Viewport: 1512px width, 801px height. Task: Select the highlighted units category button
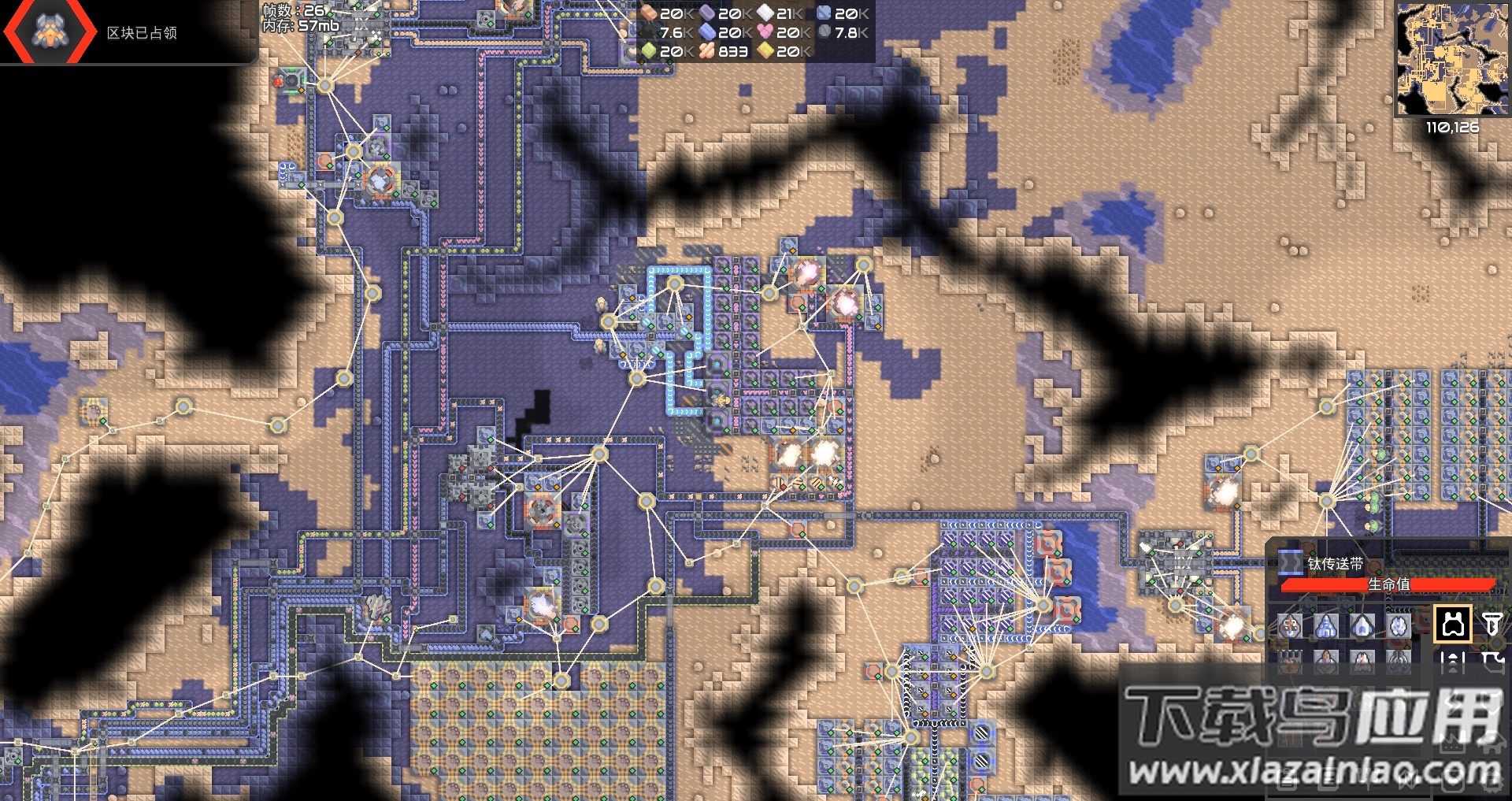click(1453, 625)
